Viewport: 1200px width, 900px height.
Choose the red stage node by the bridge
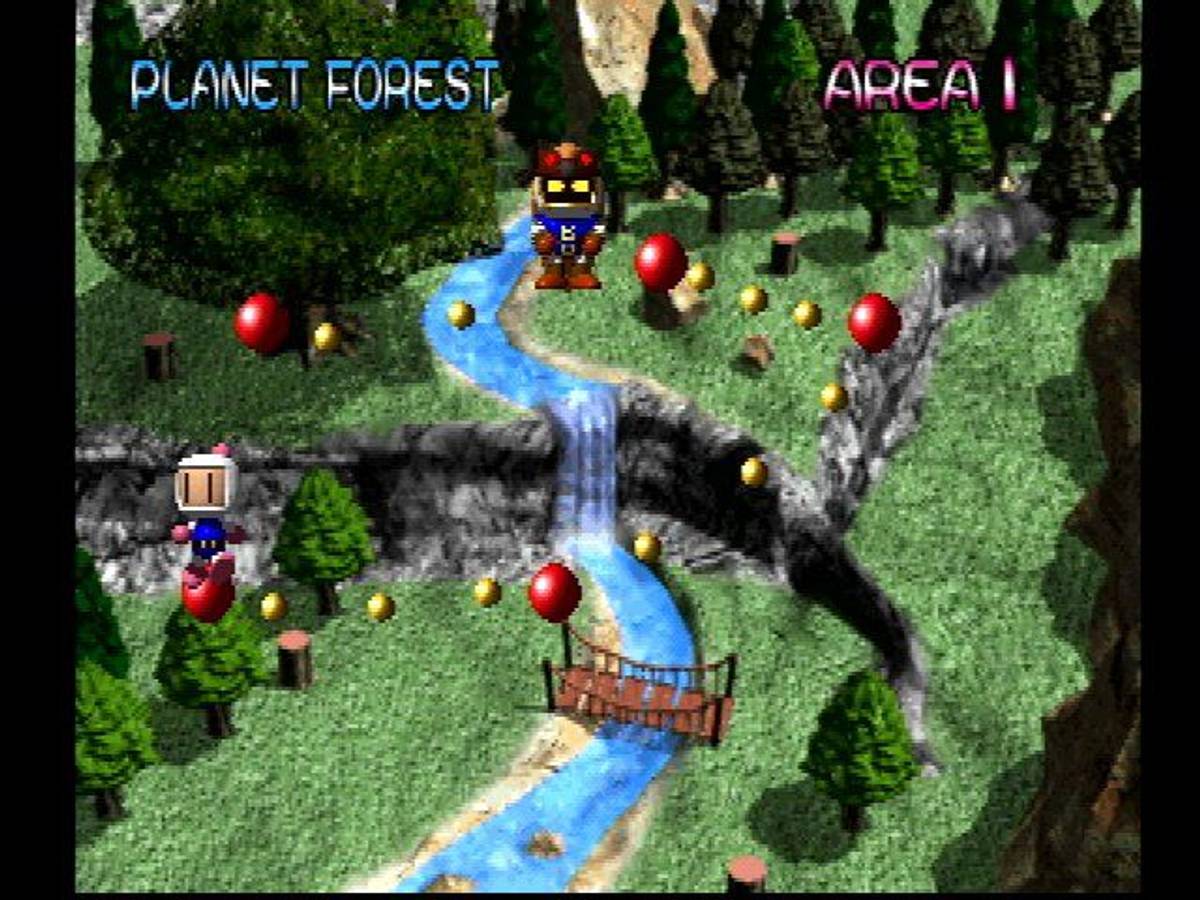(554, 591)
